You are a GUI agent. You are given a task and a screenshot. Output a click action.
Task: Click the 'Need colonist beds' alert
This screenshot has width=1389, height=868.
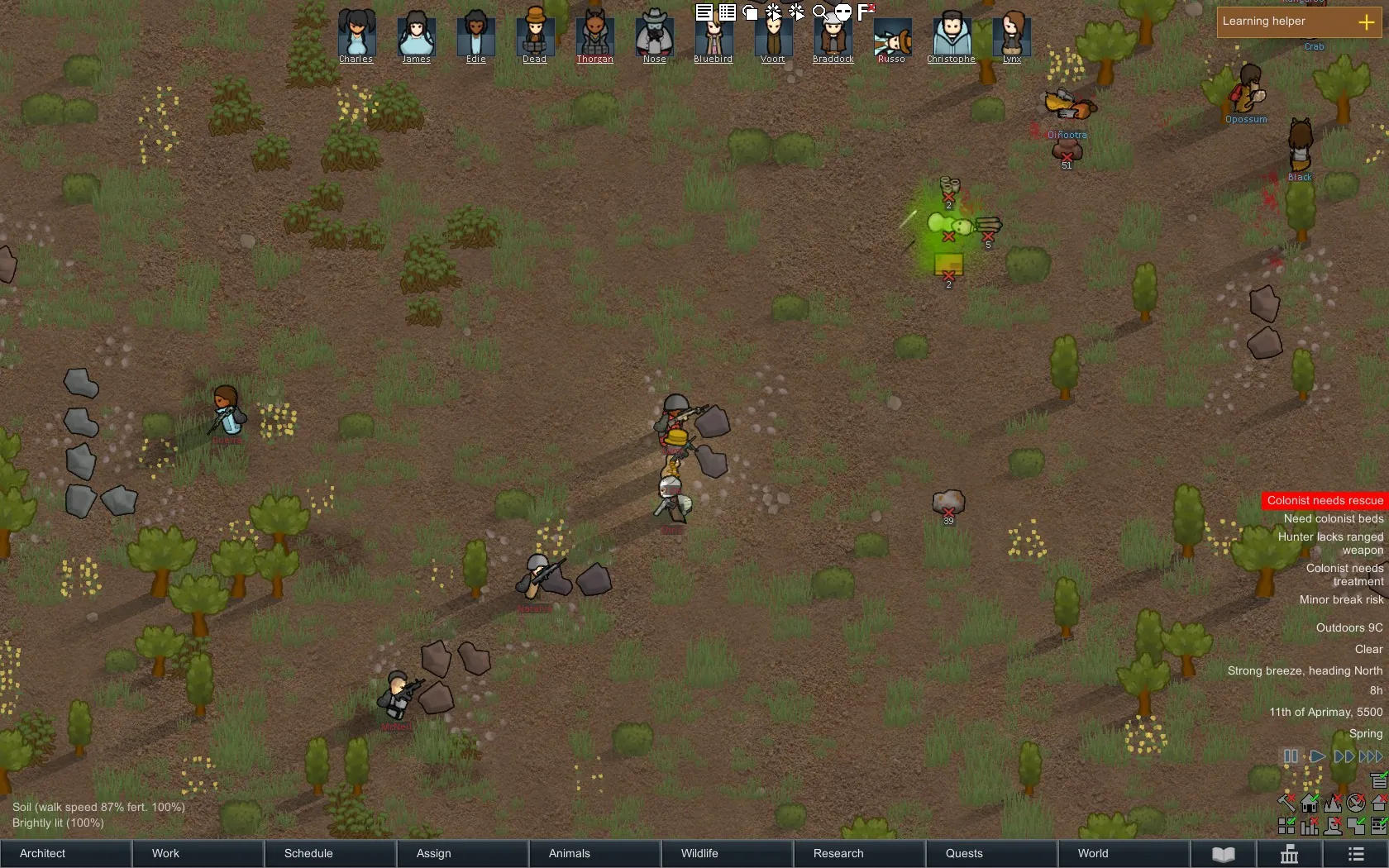point(1333,518)
